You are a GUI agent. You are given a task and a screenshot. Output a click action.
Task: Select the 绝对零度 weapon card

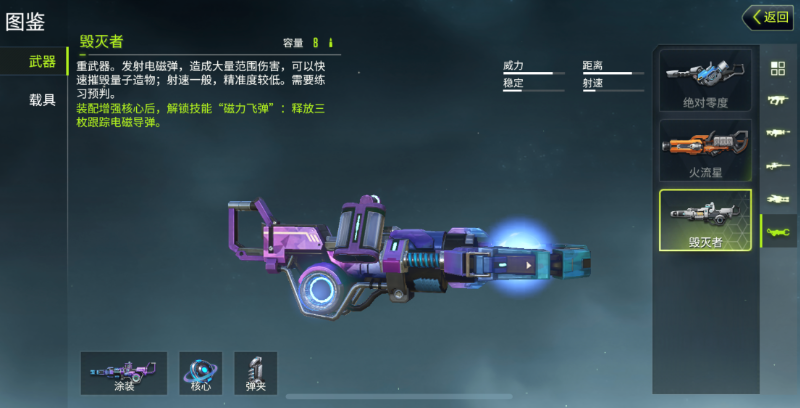[705, 80]
